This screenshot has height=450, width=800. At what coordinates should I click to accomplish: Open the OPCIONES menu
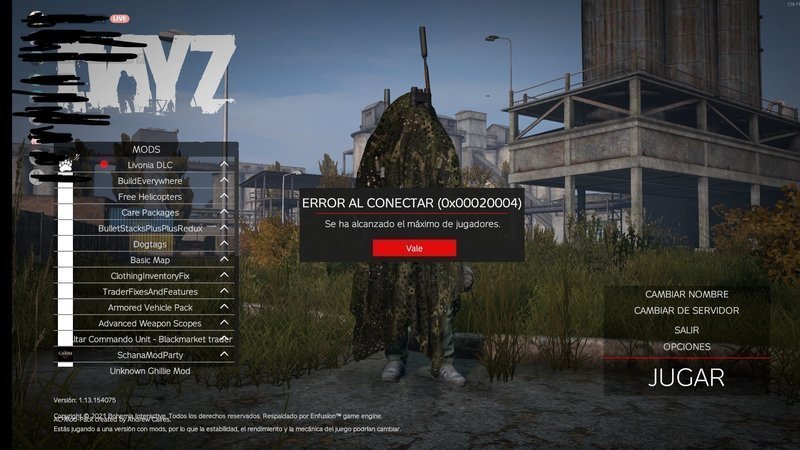pos(686,346)
